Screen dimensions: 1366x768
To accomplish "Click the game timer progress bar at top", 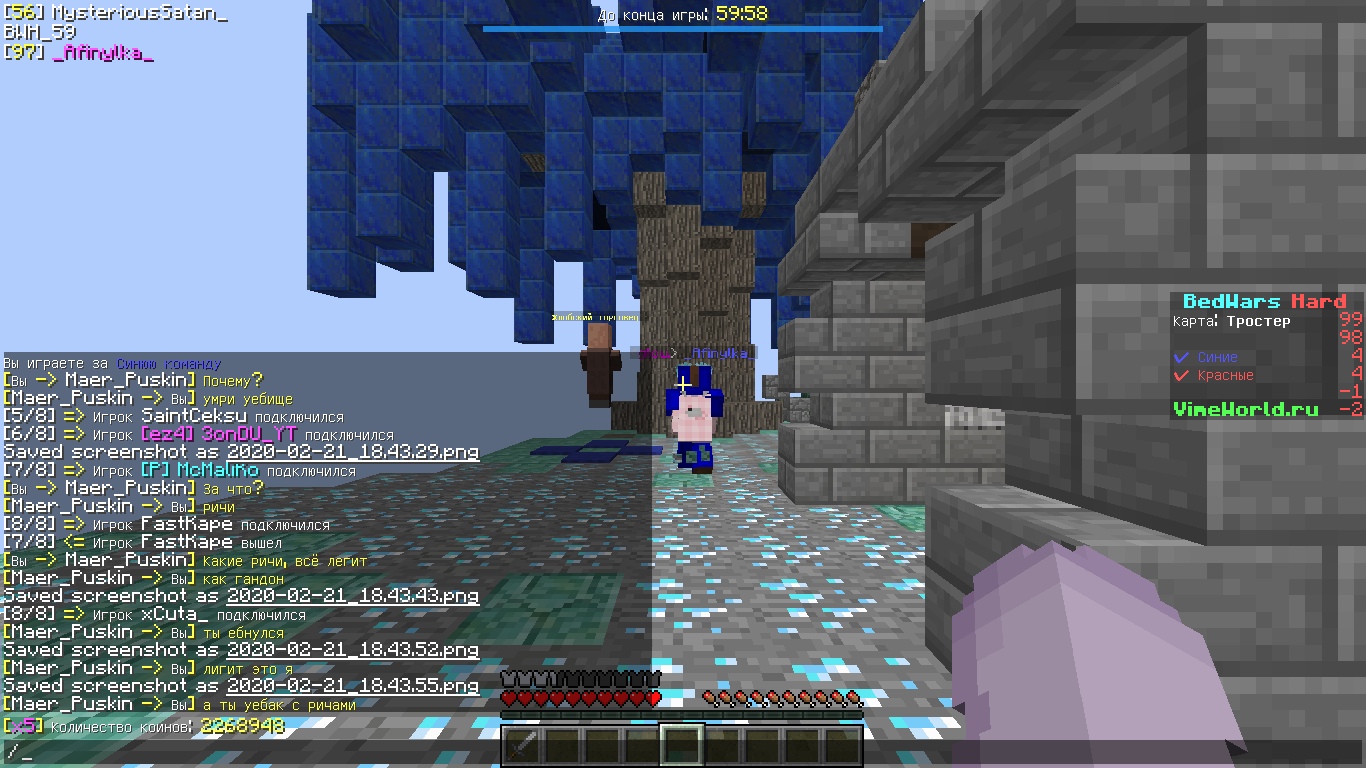I will pos(683,30).
